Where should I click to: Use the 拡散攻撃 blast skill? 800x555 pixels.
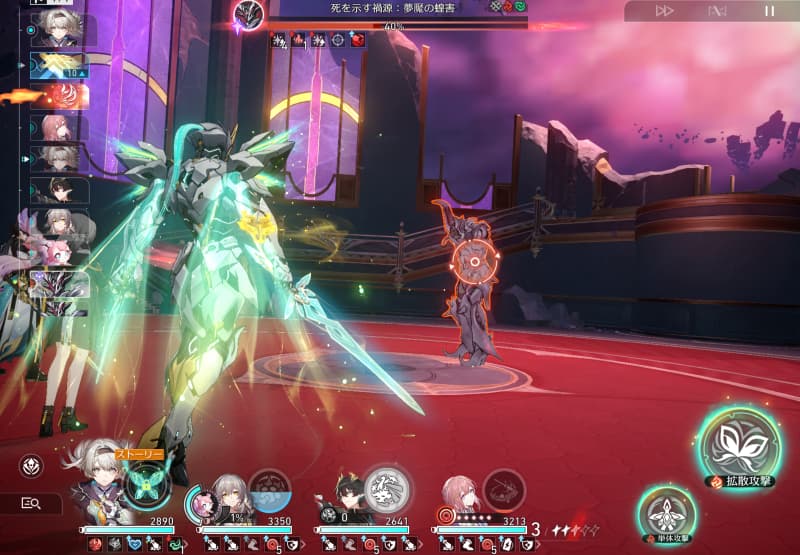coord(739,444)
